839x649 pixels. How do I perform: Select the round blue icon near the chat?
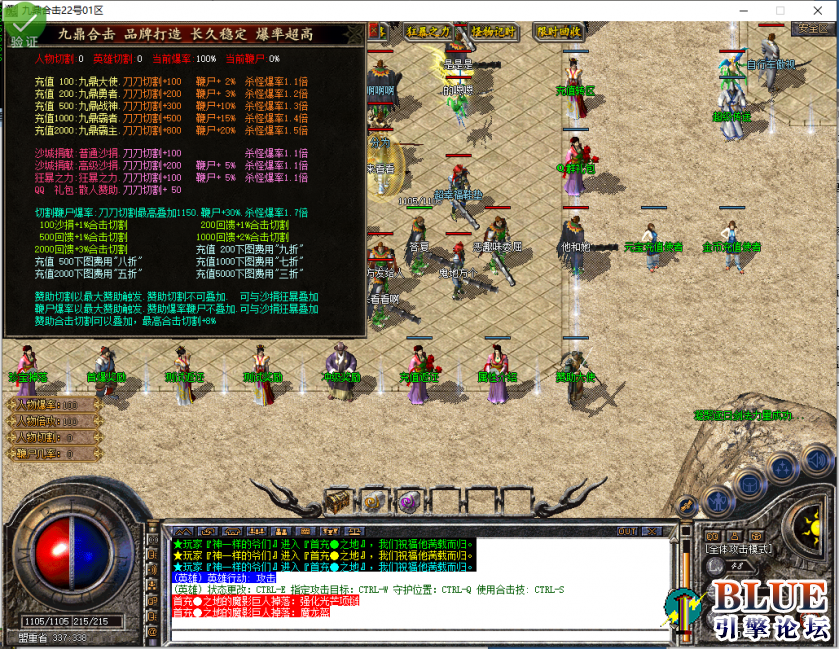click(x=715, y=500)
